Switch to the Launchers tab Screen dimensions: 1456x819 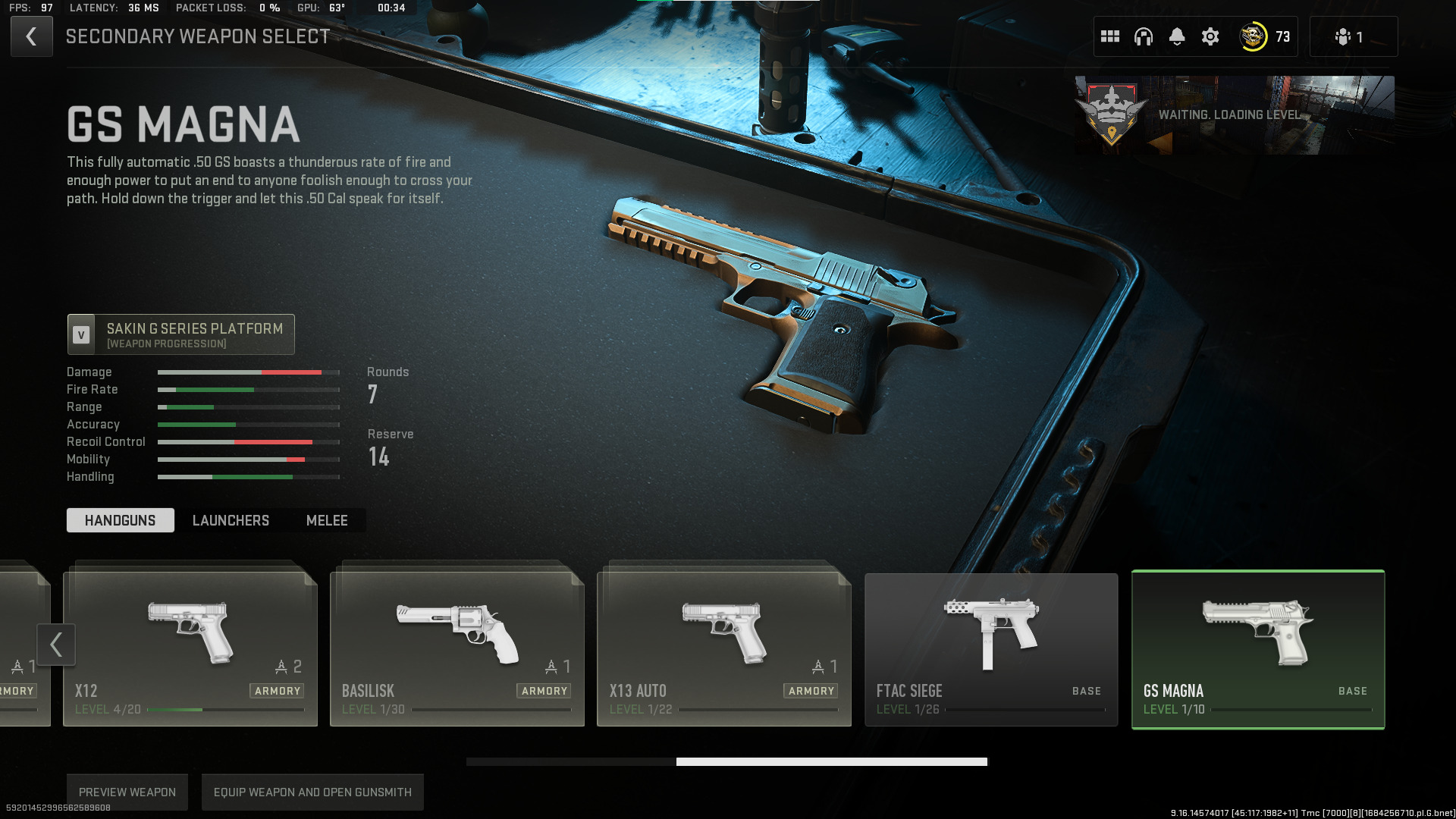(231, 520)
